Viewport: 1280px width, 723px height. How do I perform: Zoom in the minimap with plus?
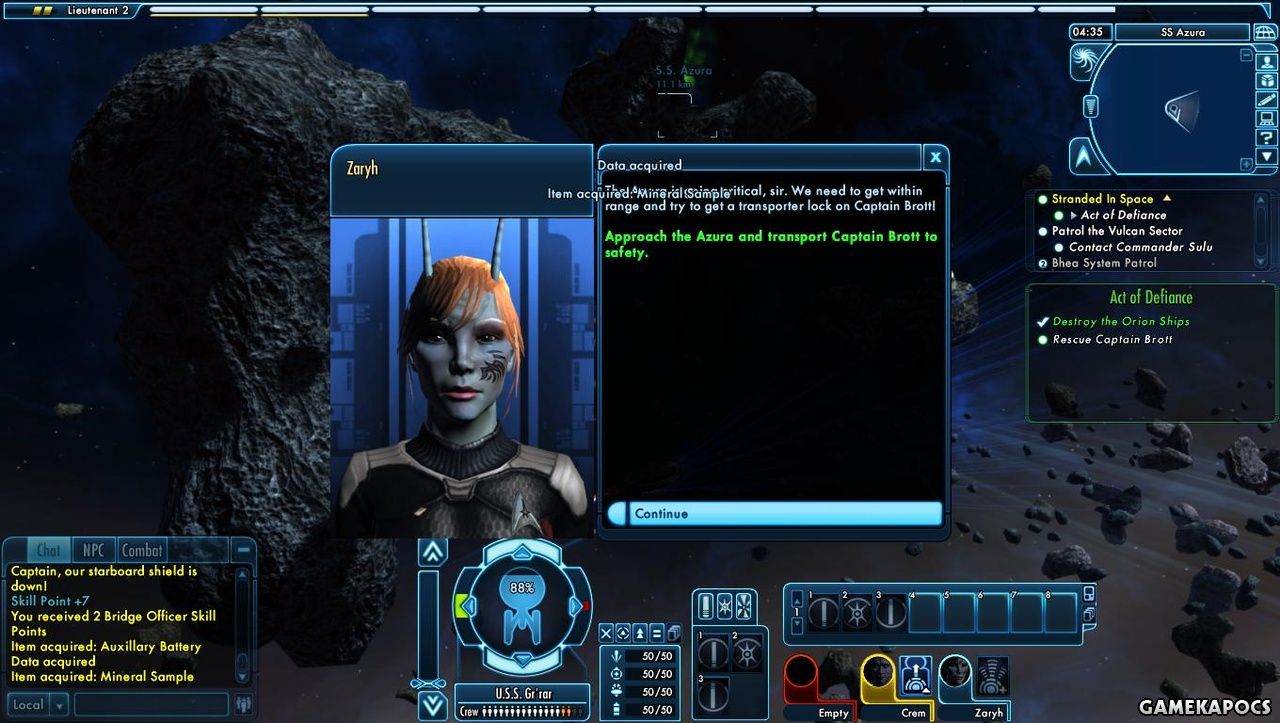[x=1246, y=164]
